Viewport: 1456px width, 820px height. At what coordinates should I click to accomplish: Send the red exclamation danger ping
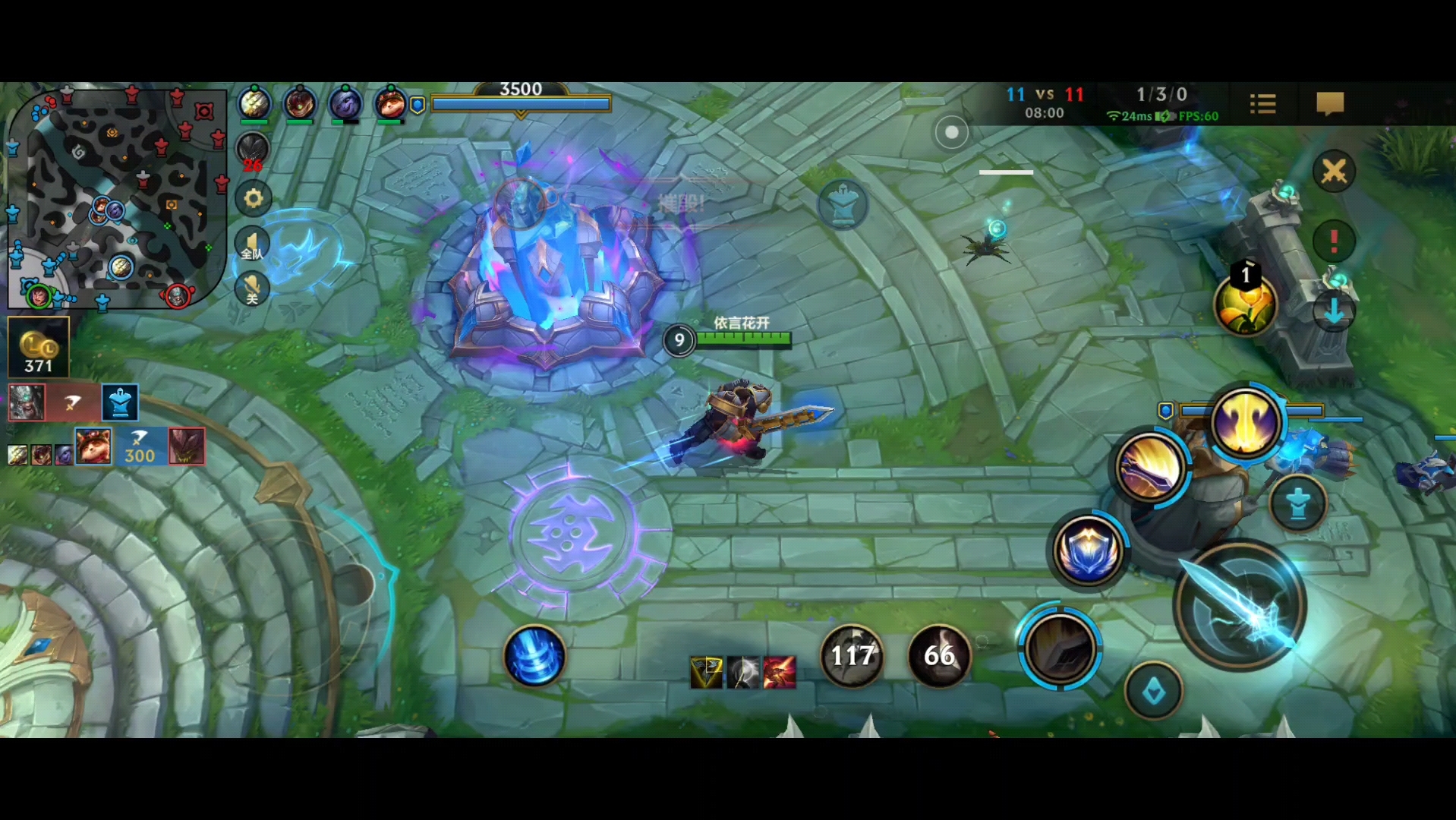1334,241
